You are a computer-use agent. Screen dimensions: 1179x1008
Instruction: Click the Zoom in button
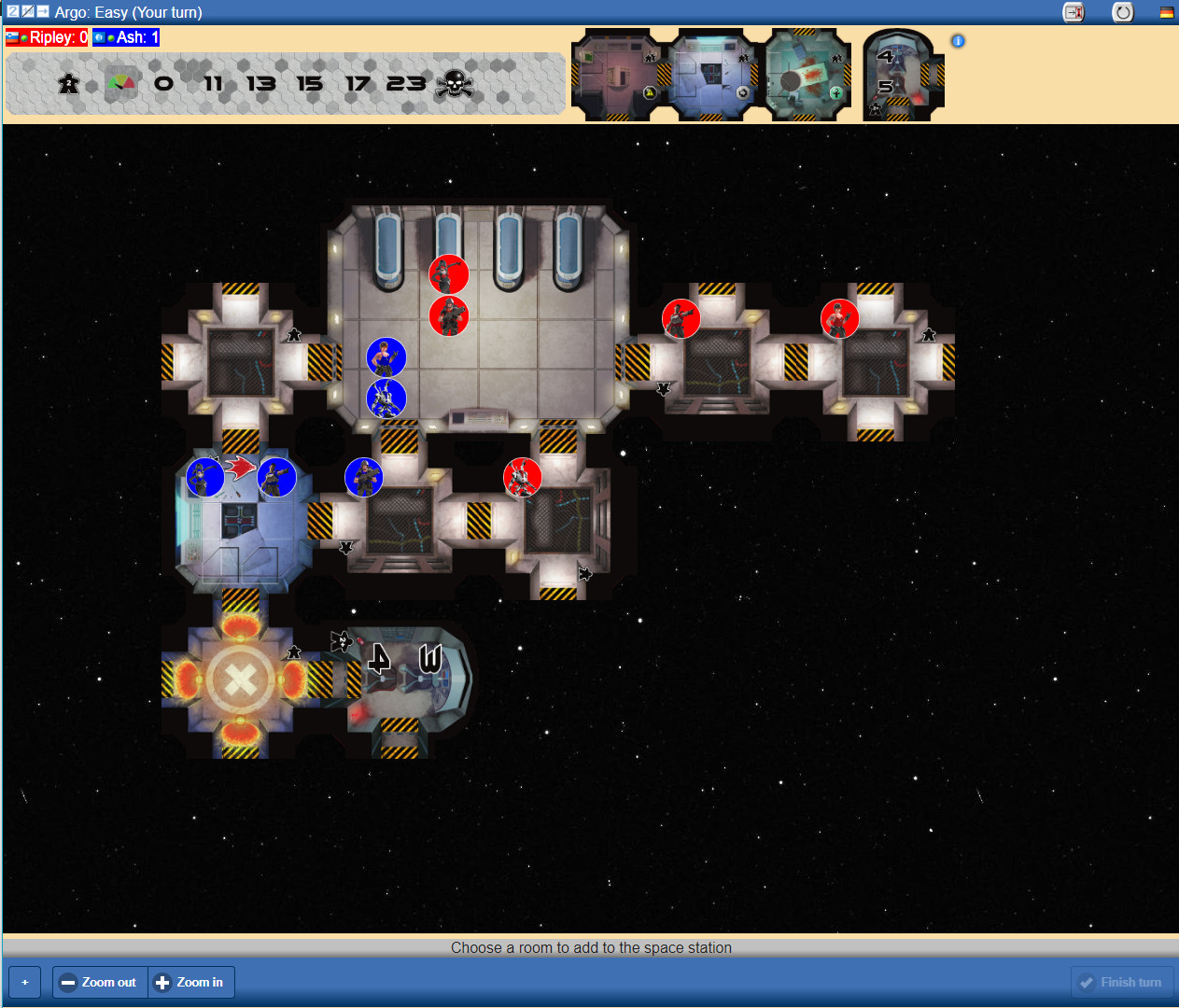[190, 982]
